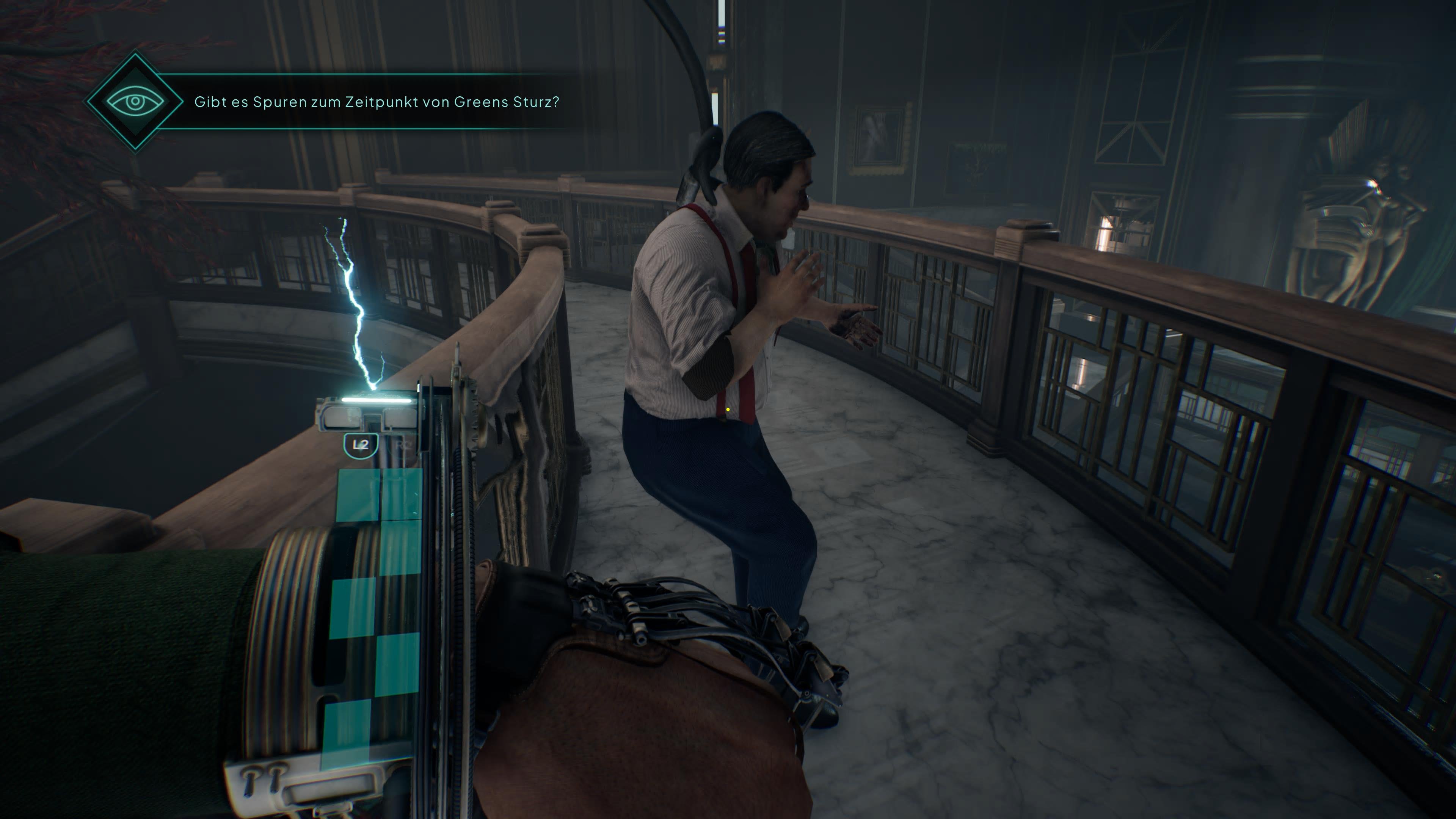Open the Greens Sturz investigation question banner
This screenshot has height=819, width=1456.
[x=377, y=102]
